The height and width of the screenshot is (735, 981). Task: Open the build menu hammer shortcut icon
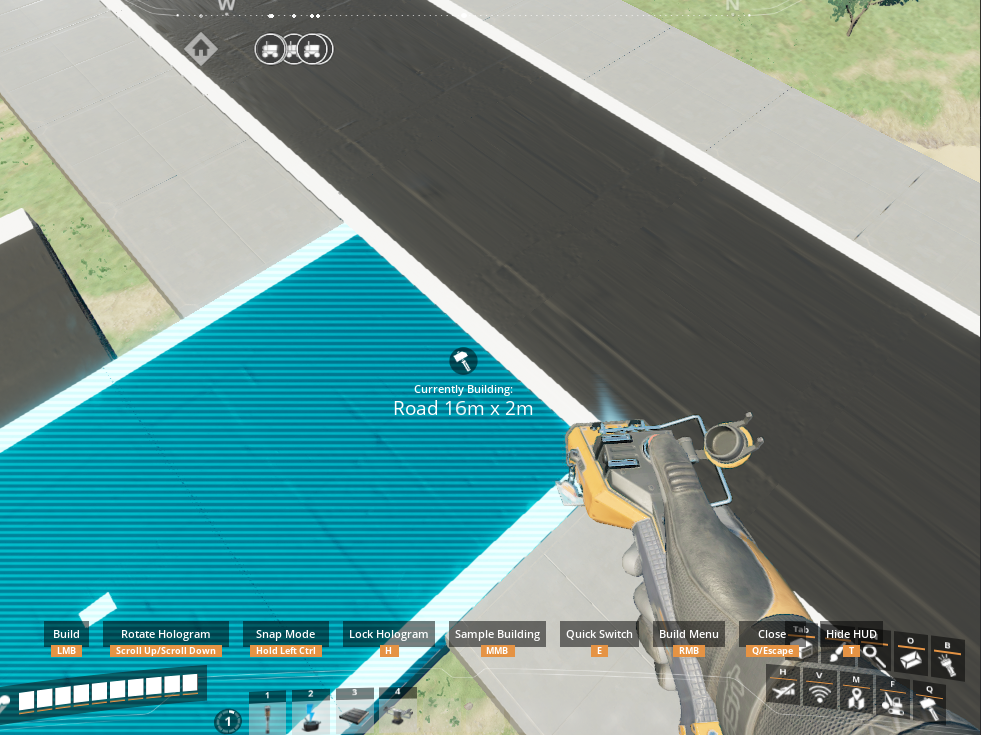(929, 708)
